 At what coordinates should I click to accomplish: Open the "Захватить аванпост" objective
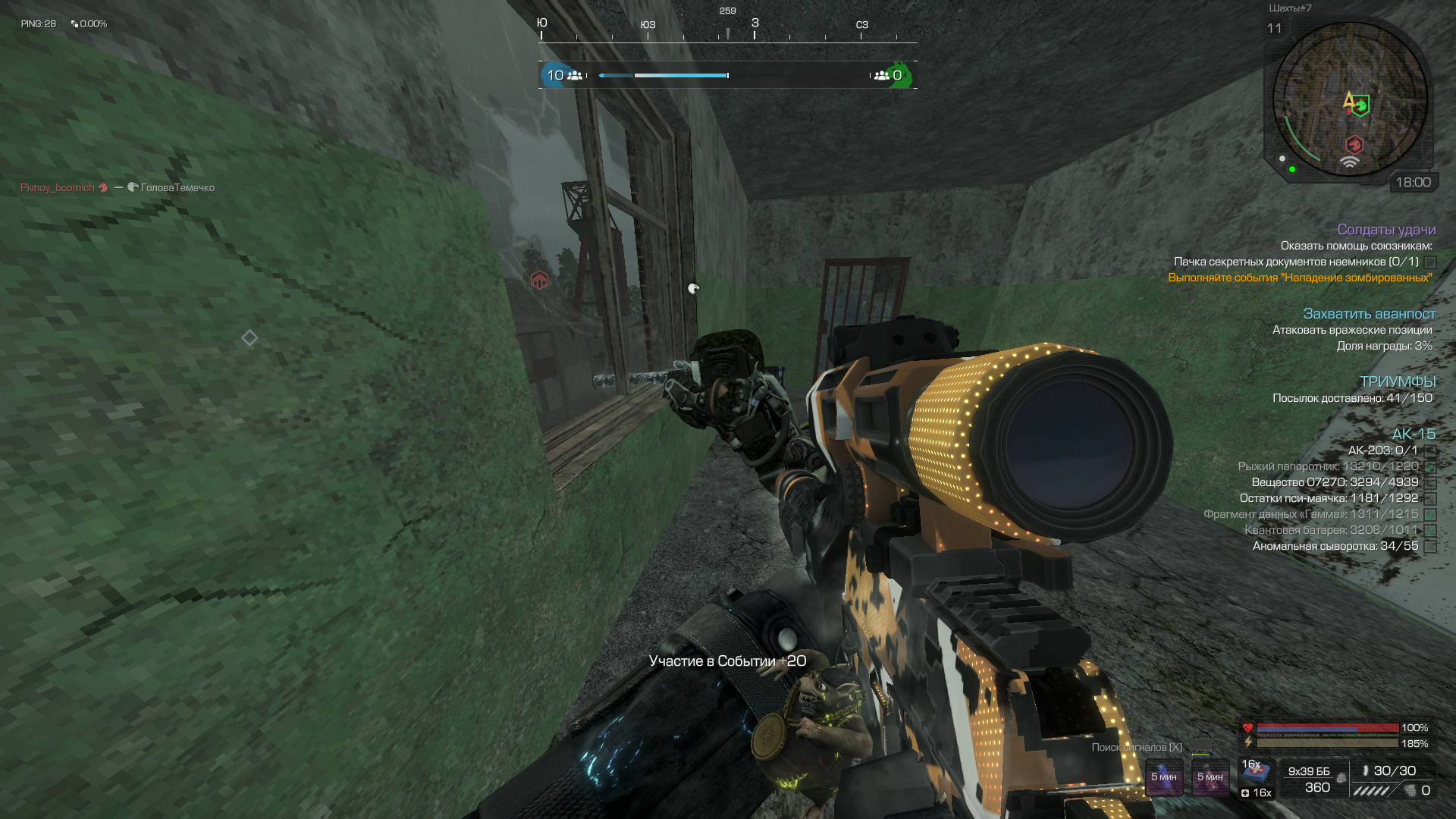(x=1369, y=314)
